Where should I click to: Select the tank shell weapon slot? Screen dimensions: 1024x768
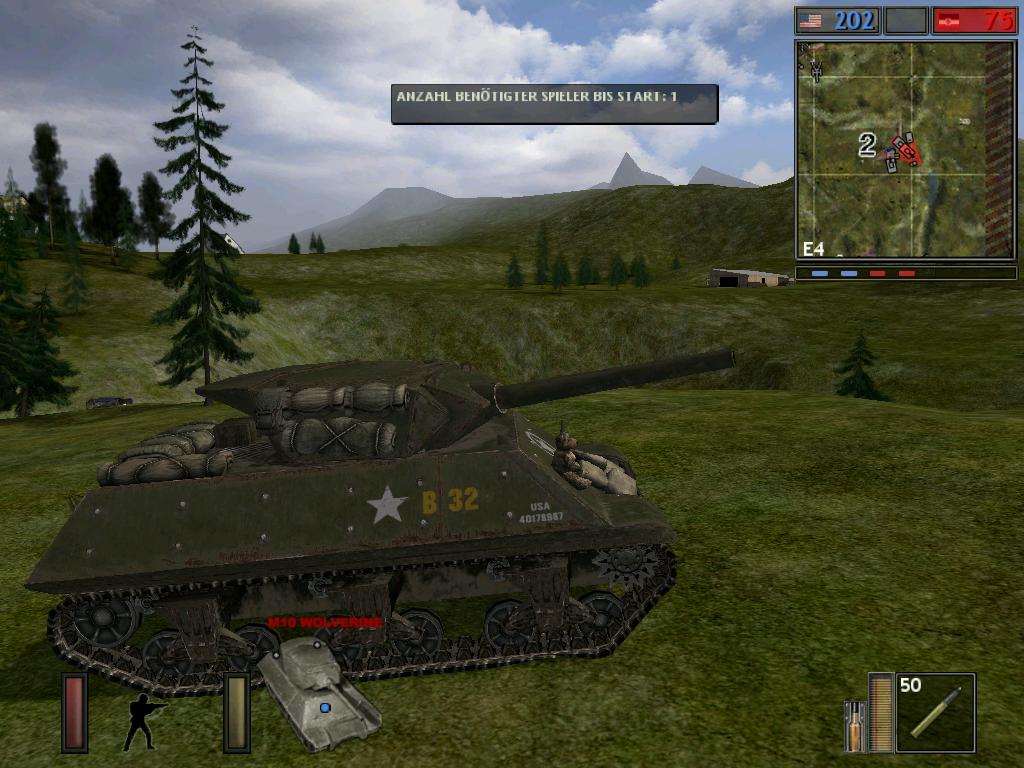[x=935, y=712]
